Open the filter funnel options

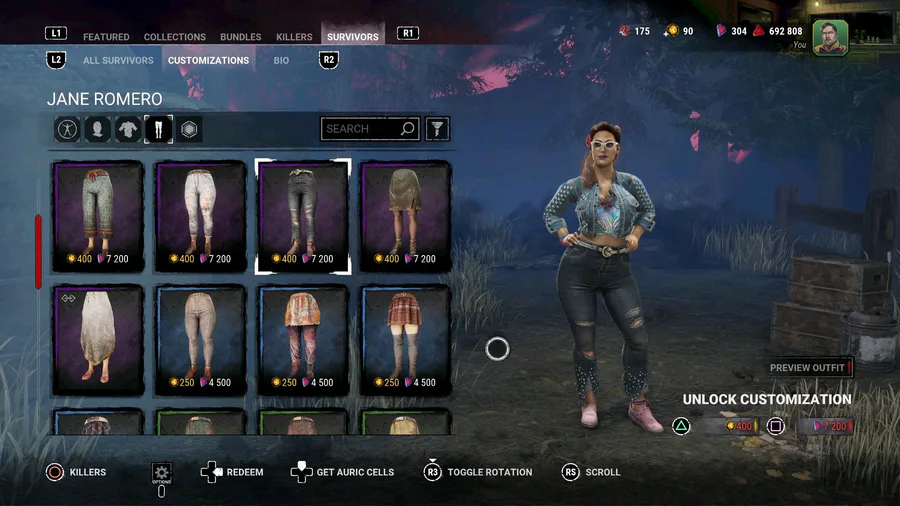437,129
